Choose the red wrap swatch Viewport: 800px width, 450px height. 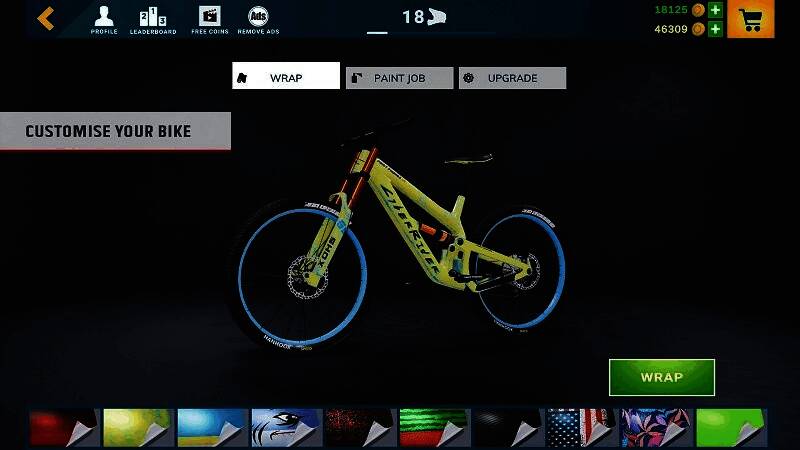[62, 427]
